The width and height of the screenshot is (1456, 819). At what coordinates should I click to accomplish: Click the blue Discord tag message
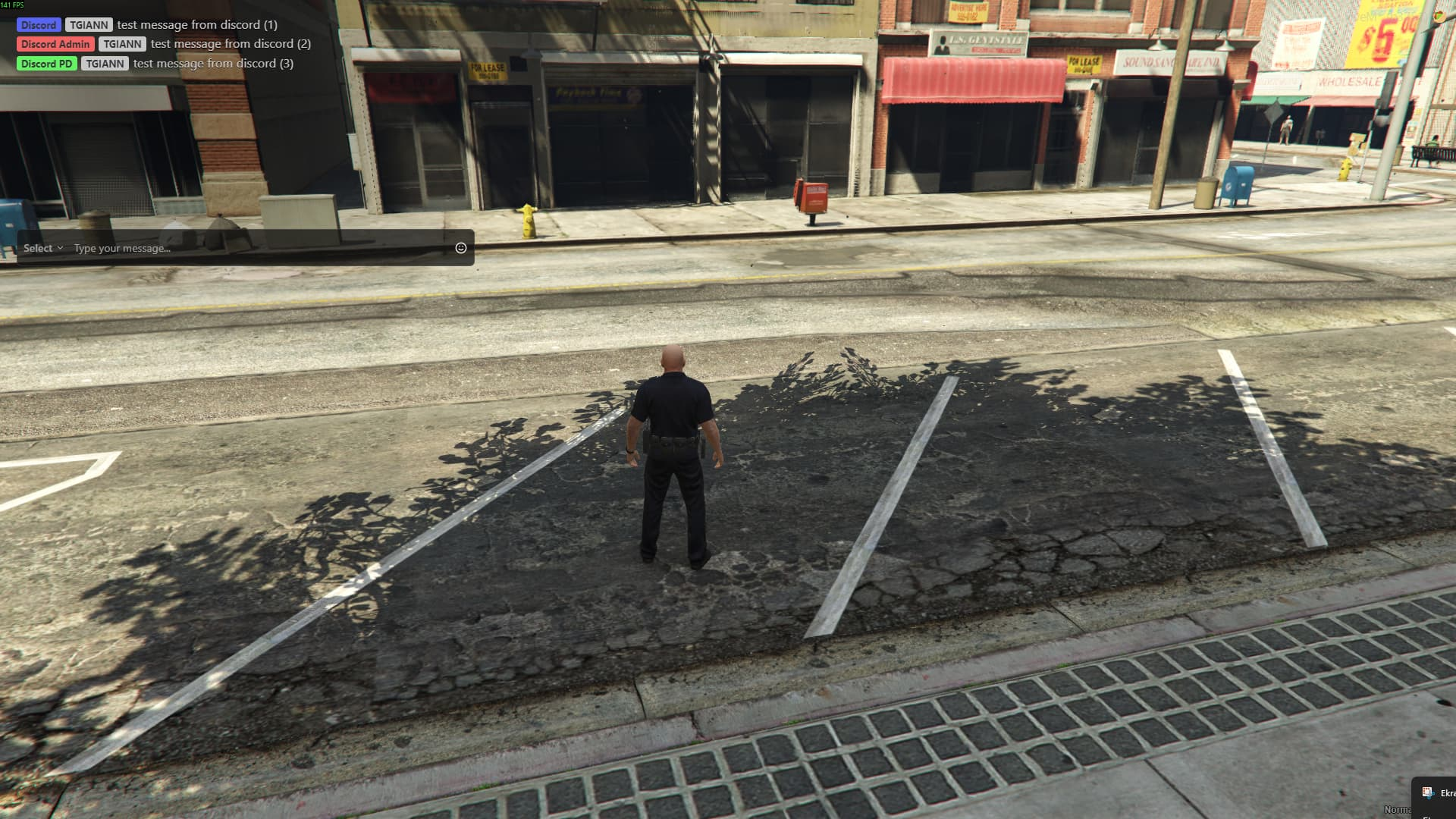coord(39,25)
